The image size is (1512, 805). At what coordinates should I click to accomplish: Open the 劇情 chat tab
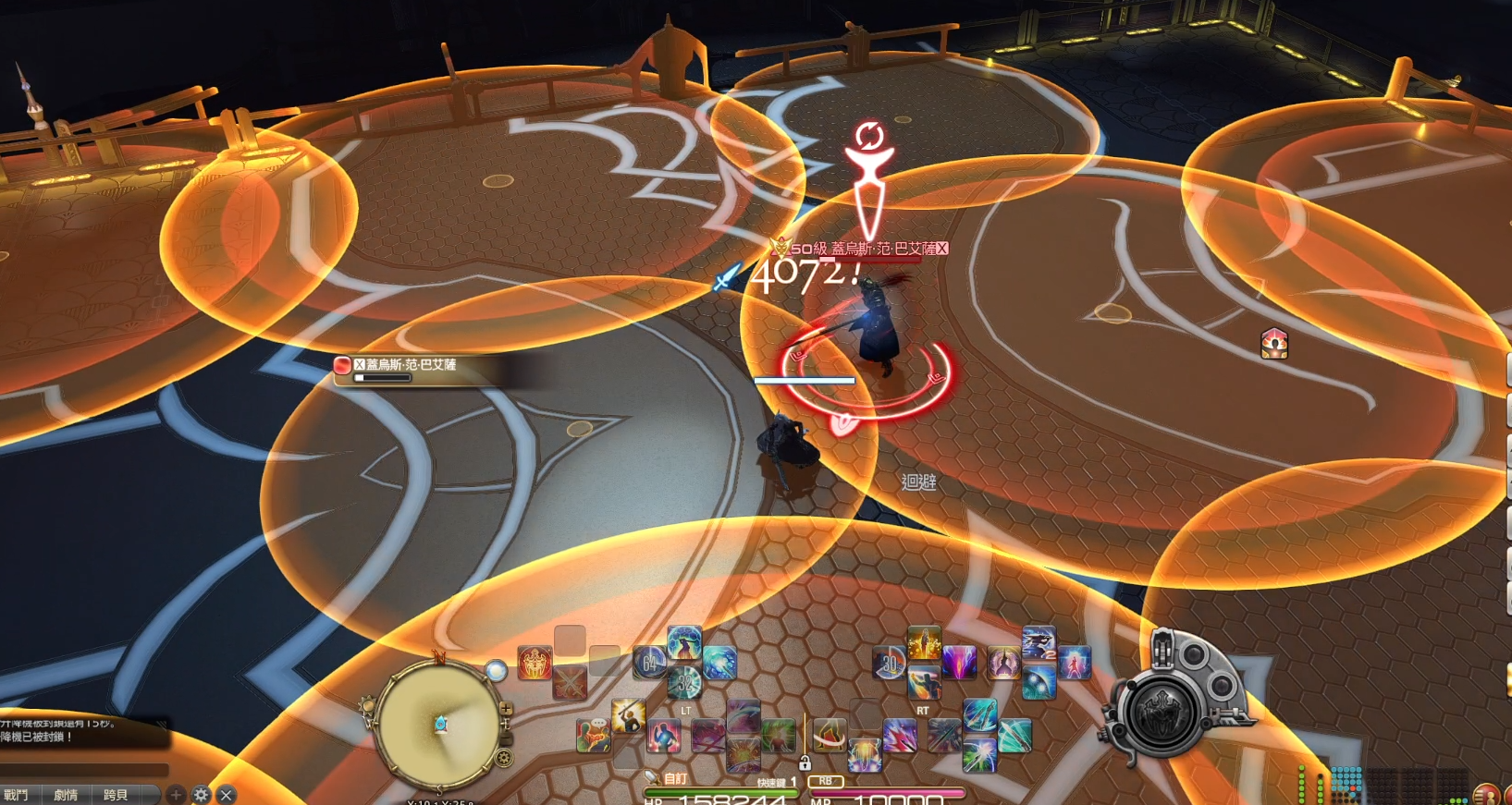66,795
